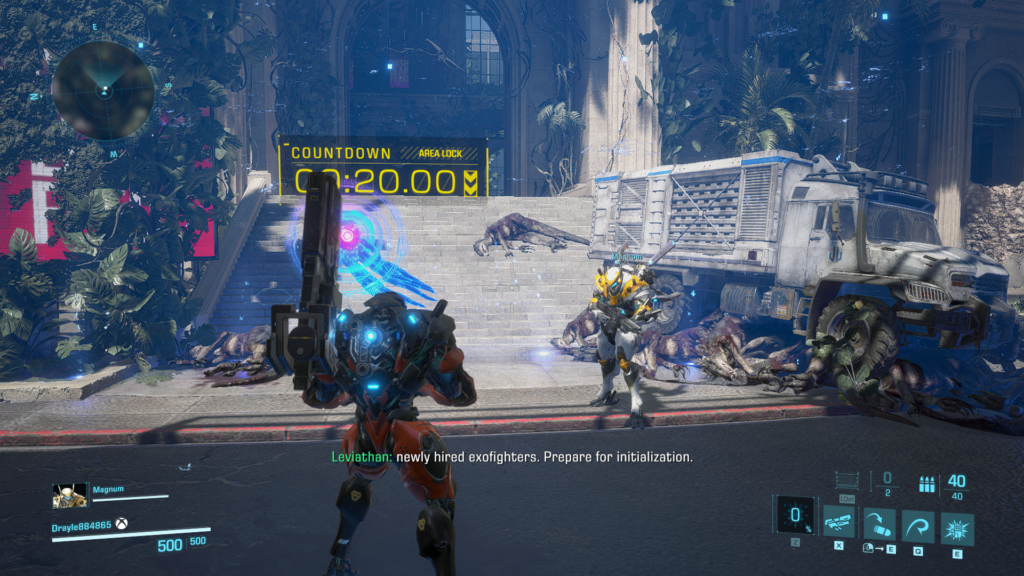The image size is (1024, 576).
Task: Click the circular minimap radar
Action: pos(103,90)
